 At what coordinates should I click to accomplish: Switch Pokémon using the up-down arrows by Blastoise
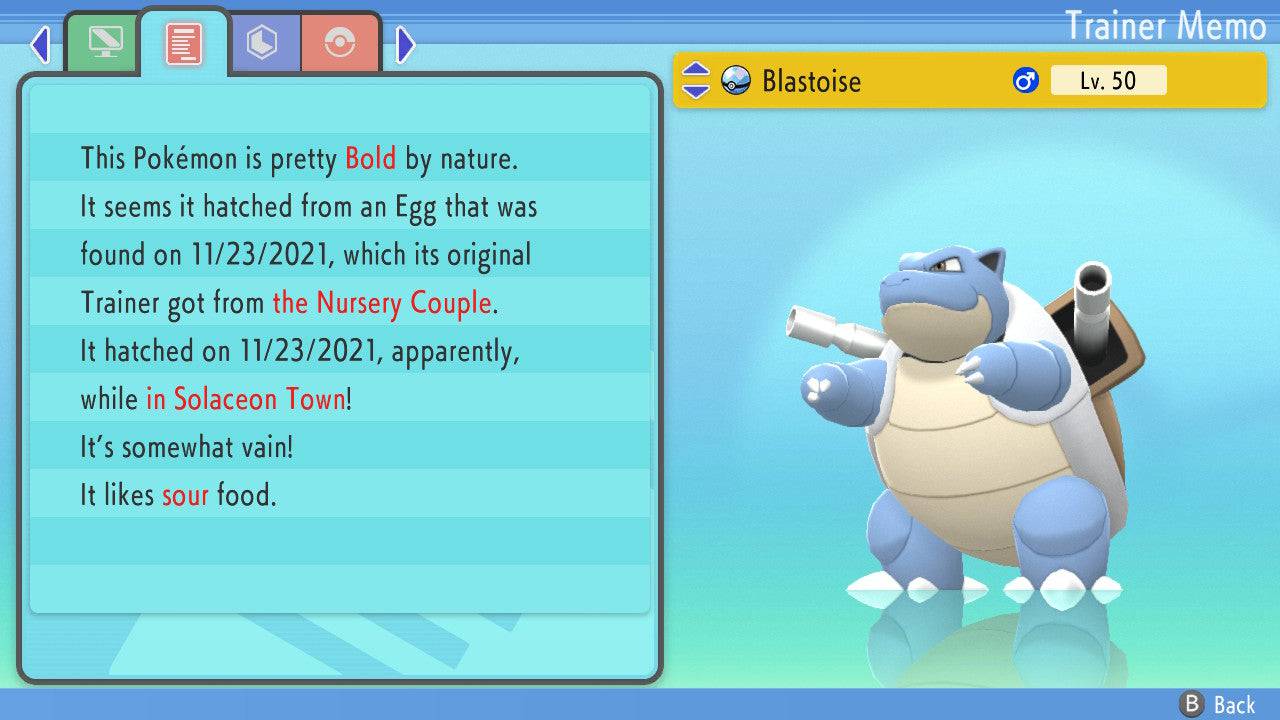coord(695,80)
